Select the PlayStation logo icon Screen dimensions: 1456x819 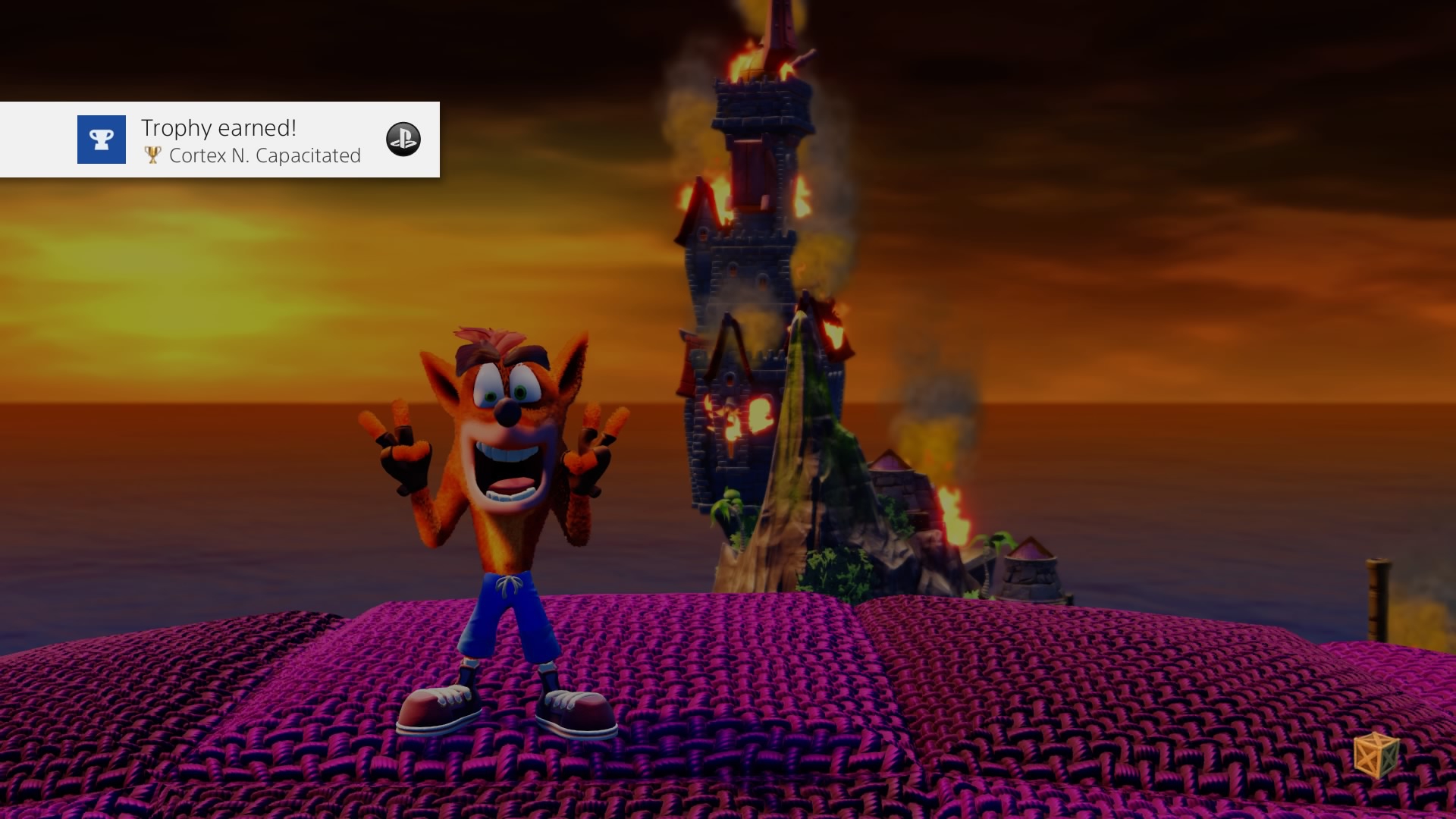click(404, 140)
